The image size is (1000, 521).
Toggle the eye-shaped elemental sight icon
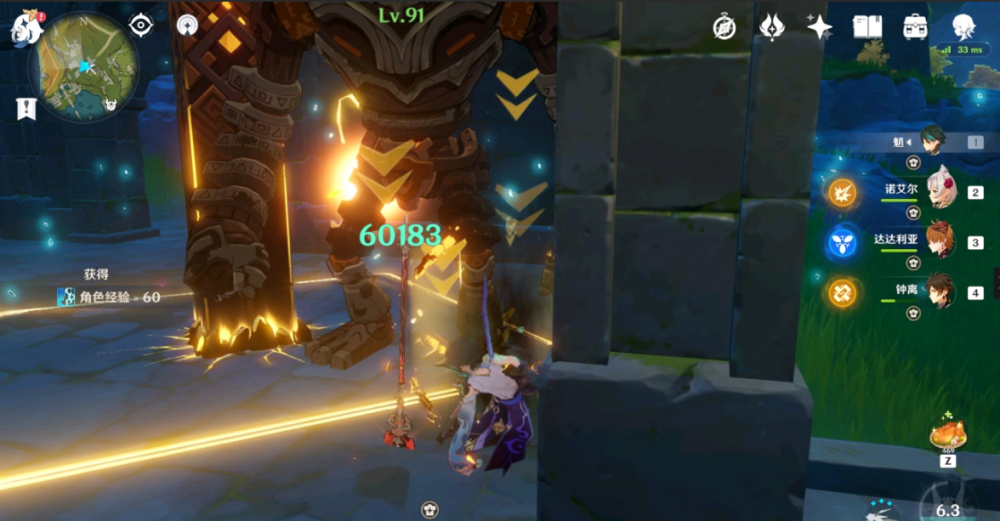point(140,25)
